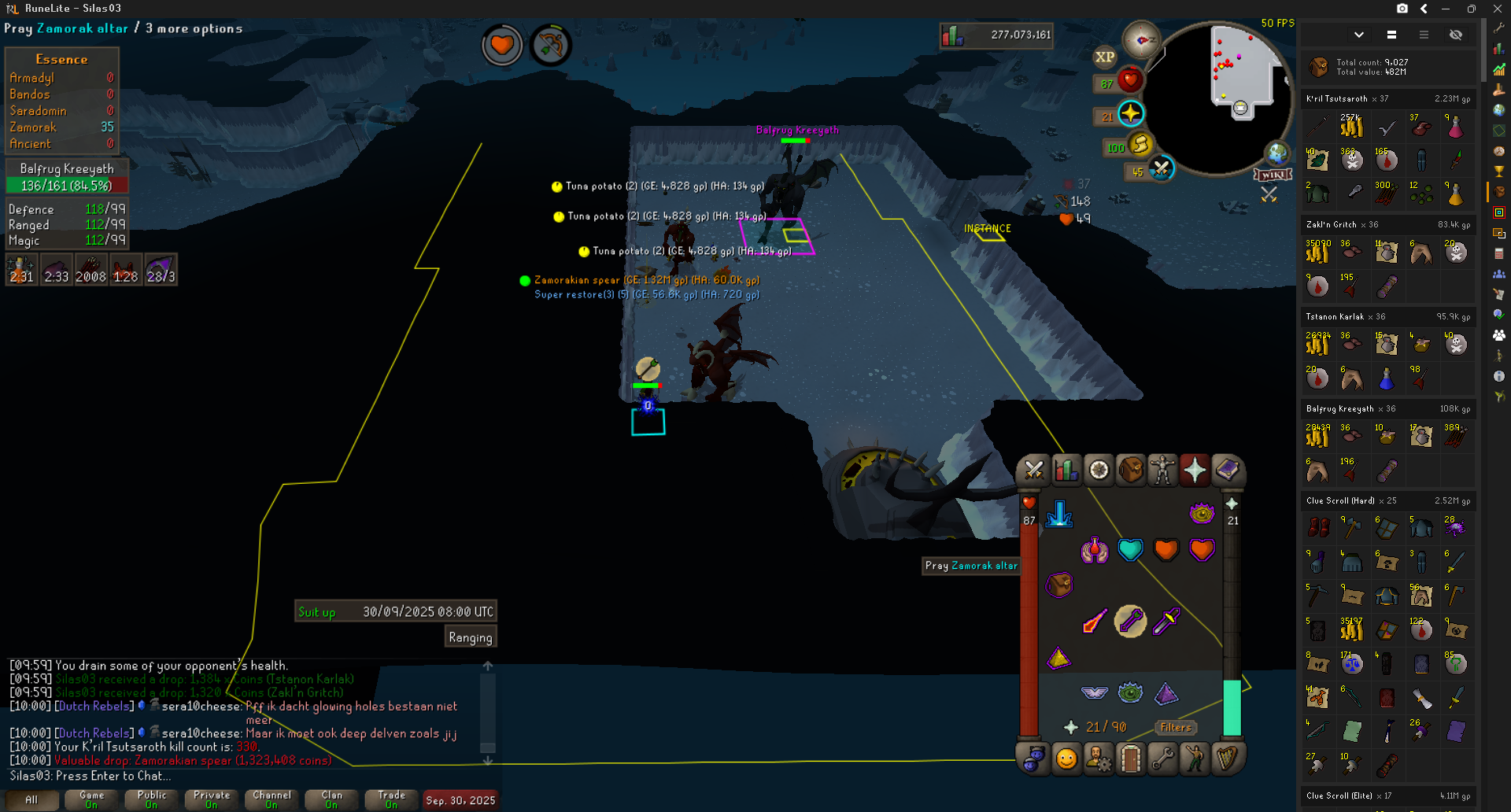Screen dimensions: 1511x812
Task: Minimize the RuneLite window
Action: tap(1446, 9)
